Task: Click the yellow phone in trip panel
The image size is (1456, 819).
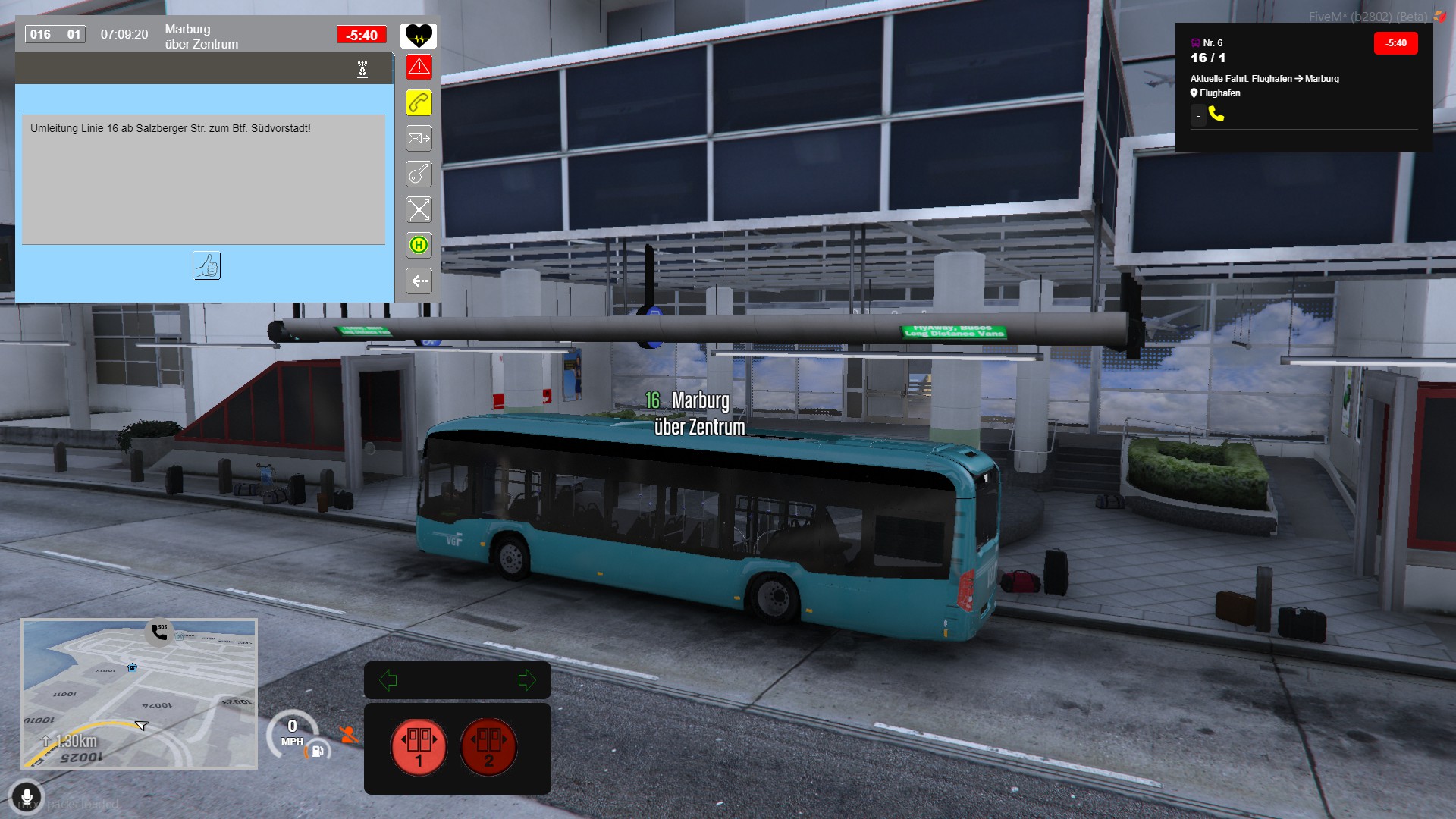Action: [x=1216, y=114]
